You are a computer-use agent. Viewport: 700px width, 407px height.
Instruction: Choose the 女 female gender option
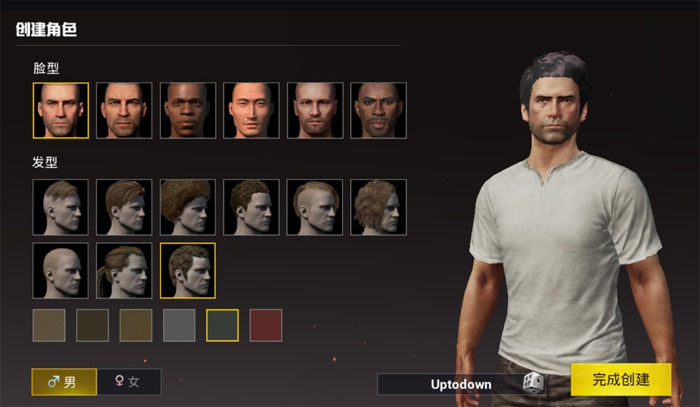(129, 382)
